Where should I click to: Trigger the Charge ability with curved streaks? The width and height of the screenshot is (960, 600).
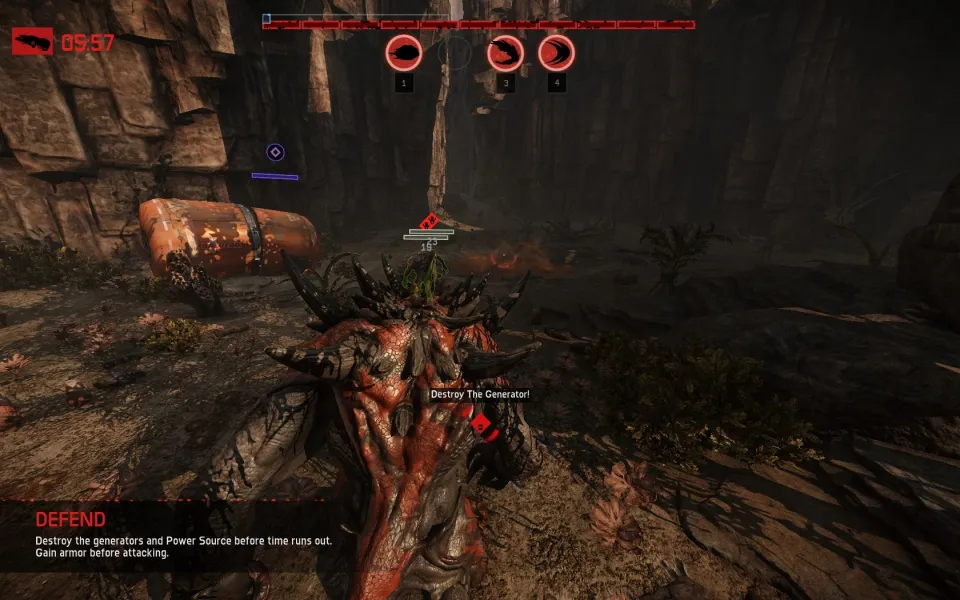click(556, 52)
